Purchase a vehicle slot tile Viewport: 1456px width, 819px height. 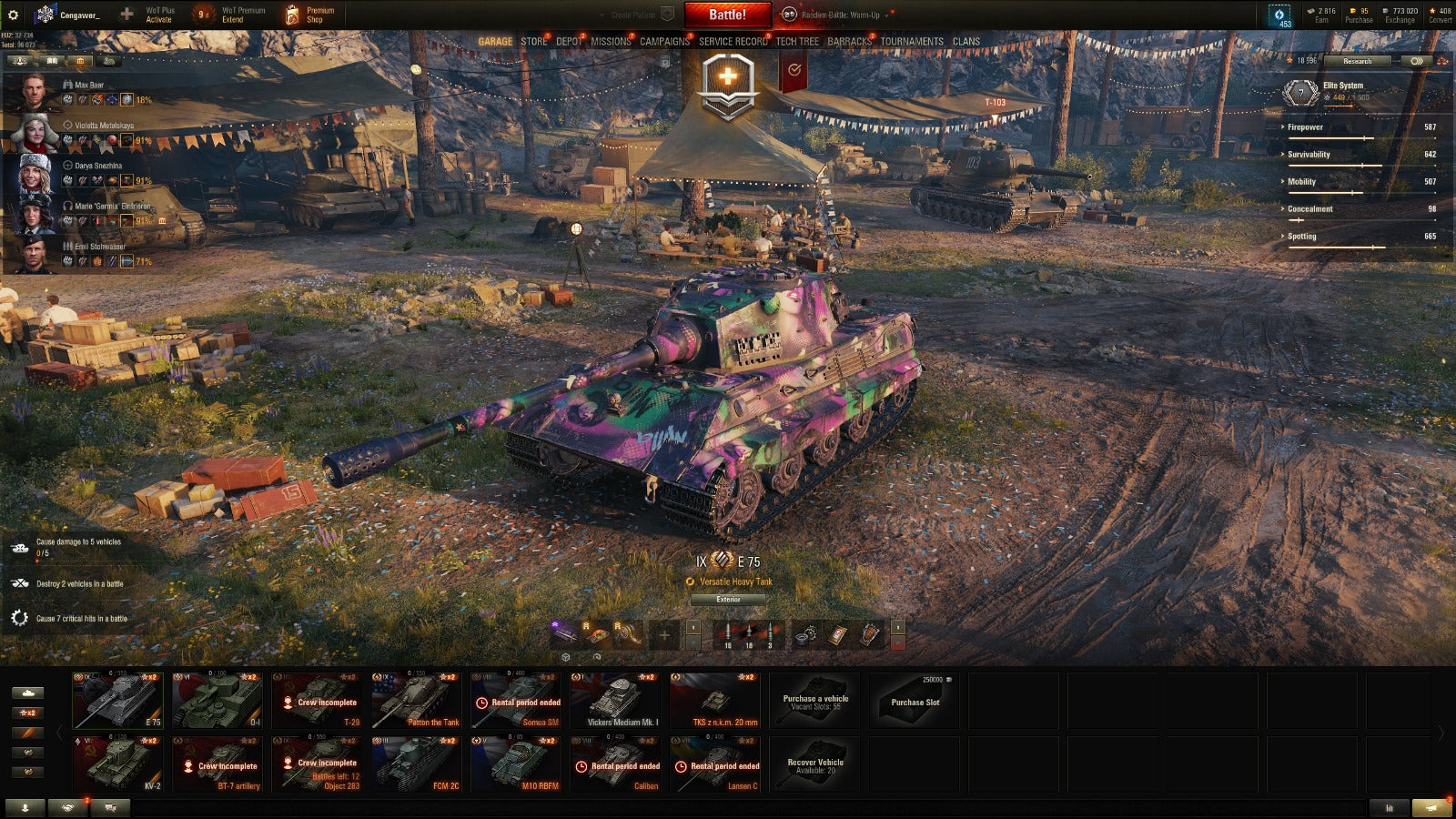tap(915, 700)
